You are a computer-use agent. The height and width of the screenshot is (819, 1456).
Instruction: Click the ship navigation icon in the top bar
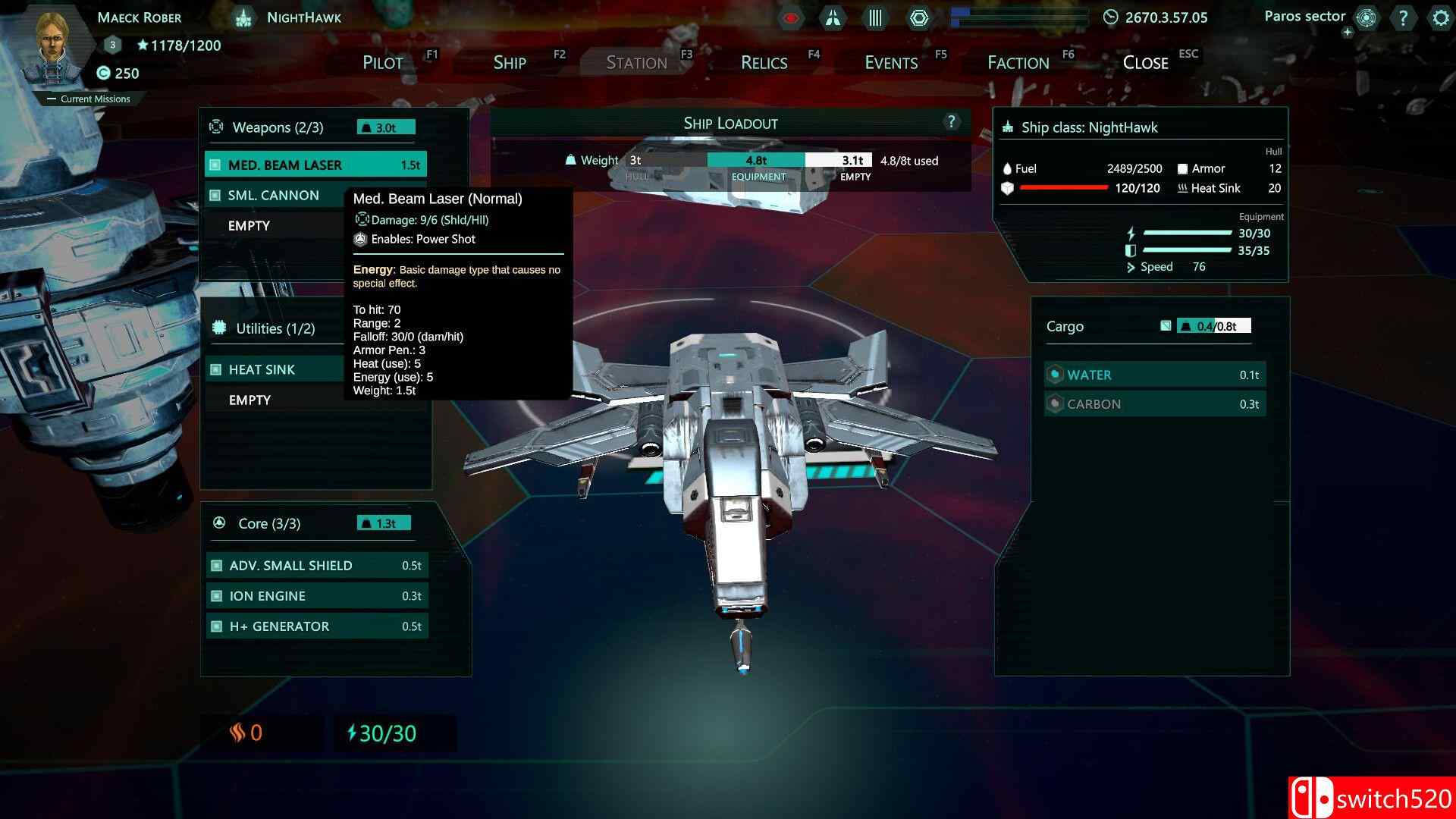coord(833,17)
